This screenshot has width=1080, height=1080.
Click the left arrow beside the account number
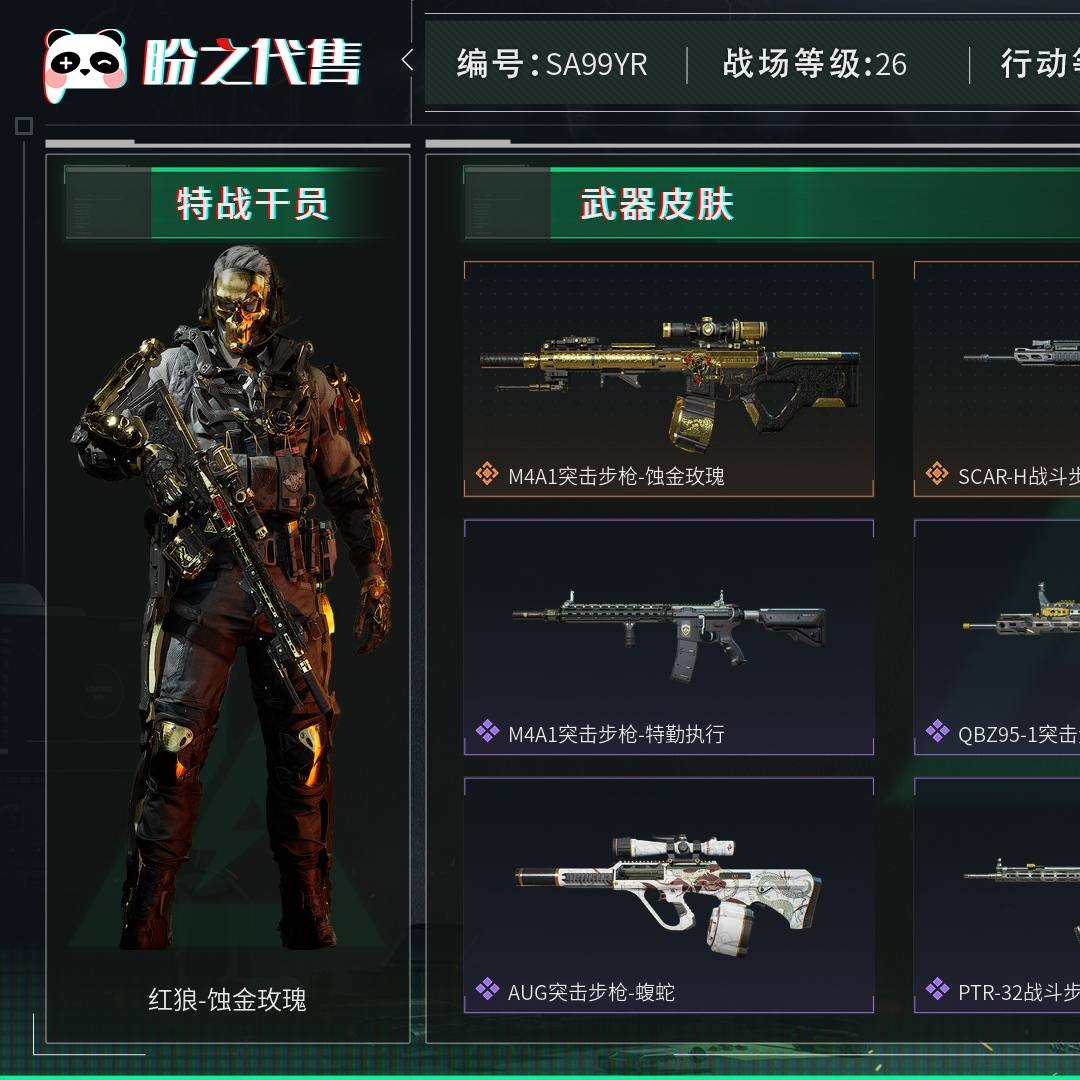pos(407,60)
